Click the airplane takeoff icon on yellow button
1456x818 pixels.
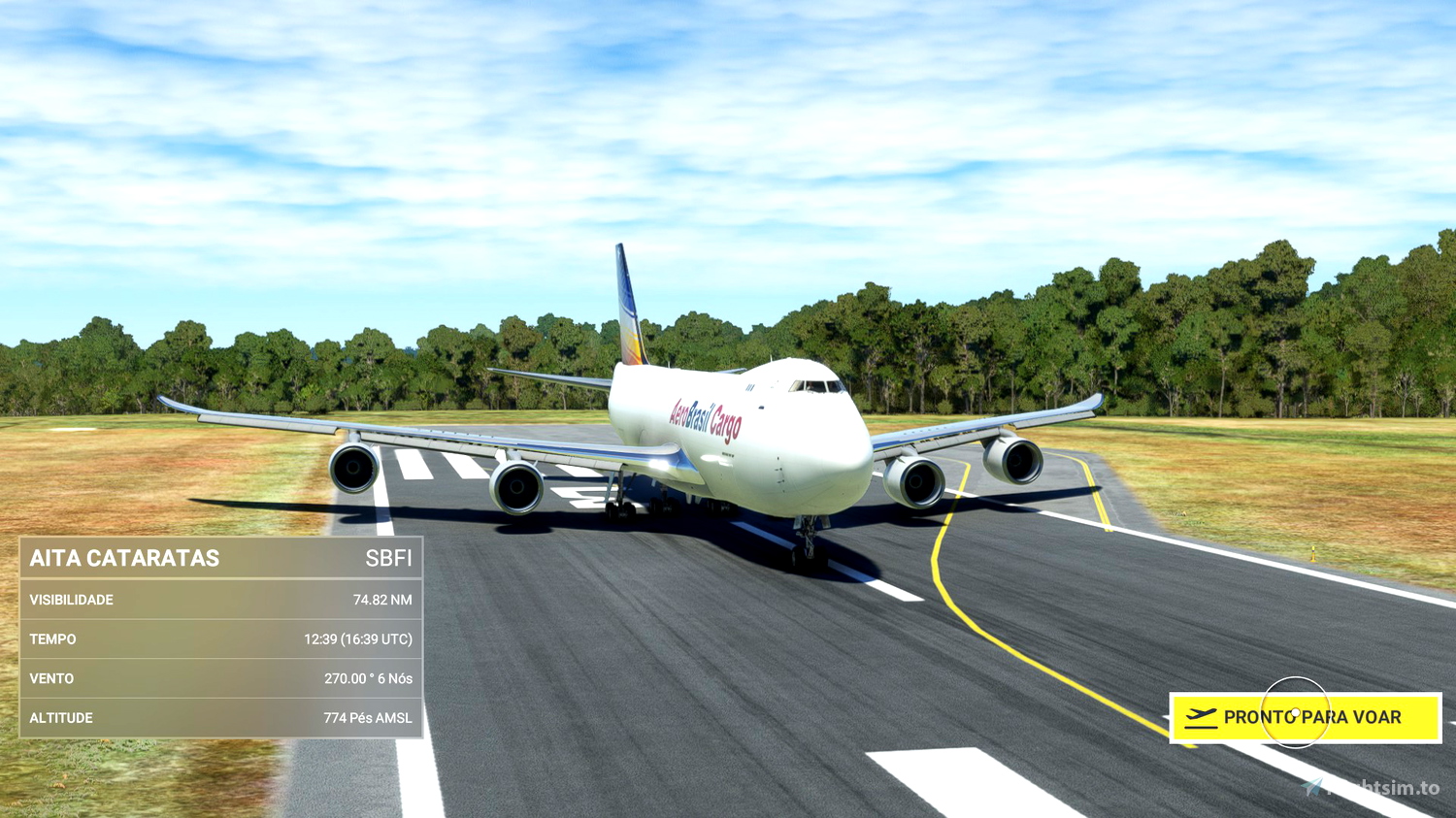point(1202,717)
